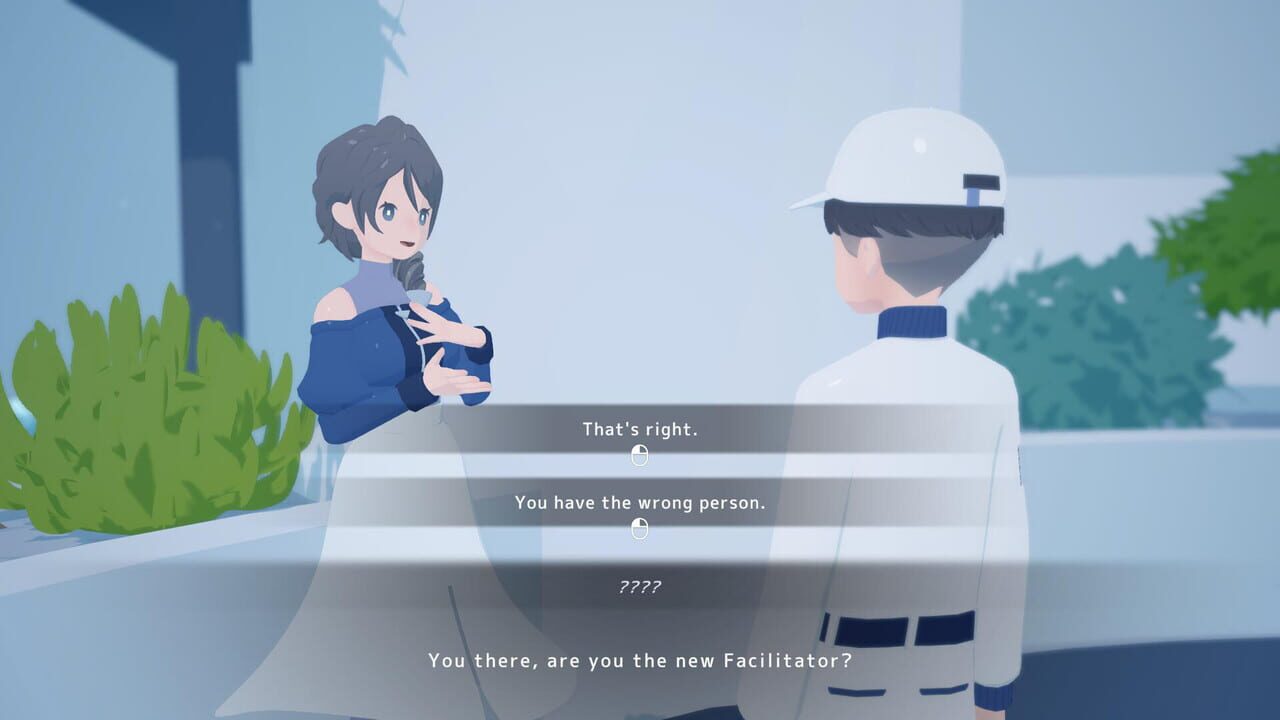Choose the mysterious "????" dialogue option

coord(640,587)
